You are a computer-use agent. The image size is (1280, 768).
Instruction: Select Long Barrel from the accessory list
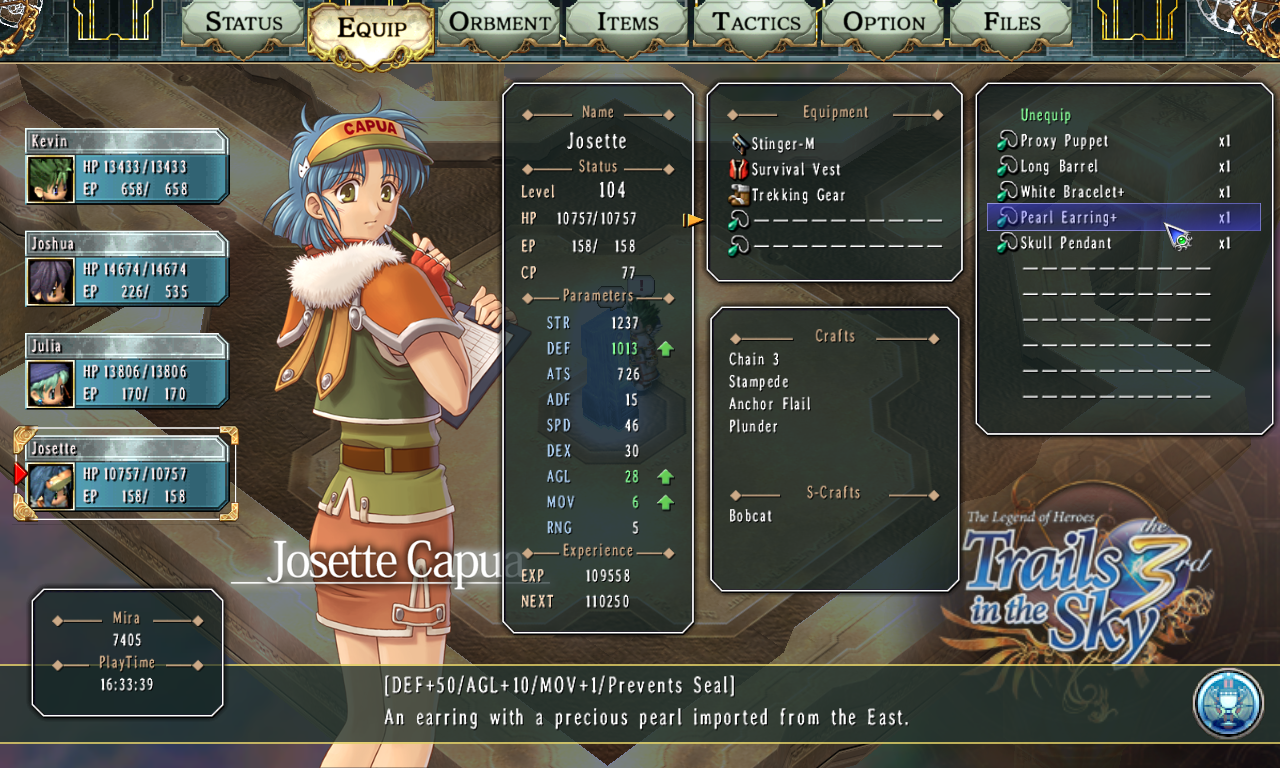pos(1059,167)
